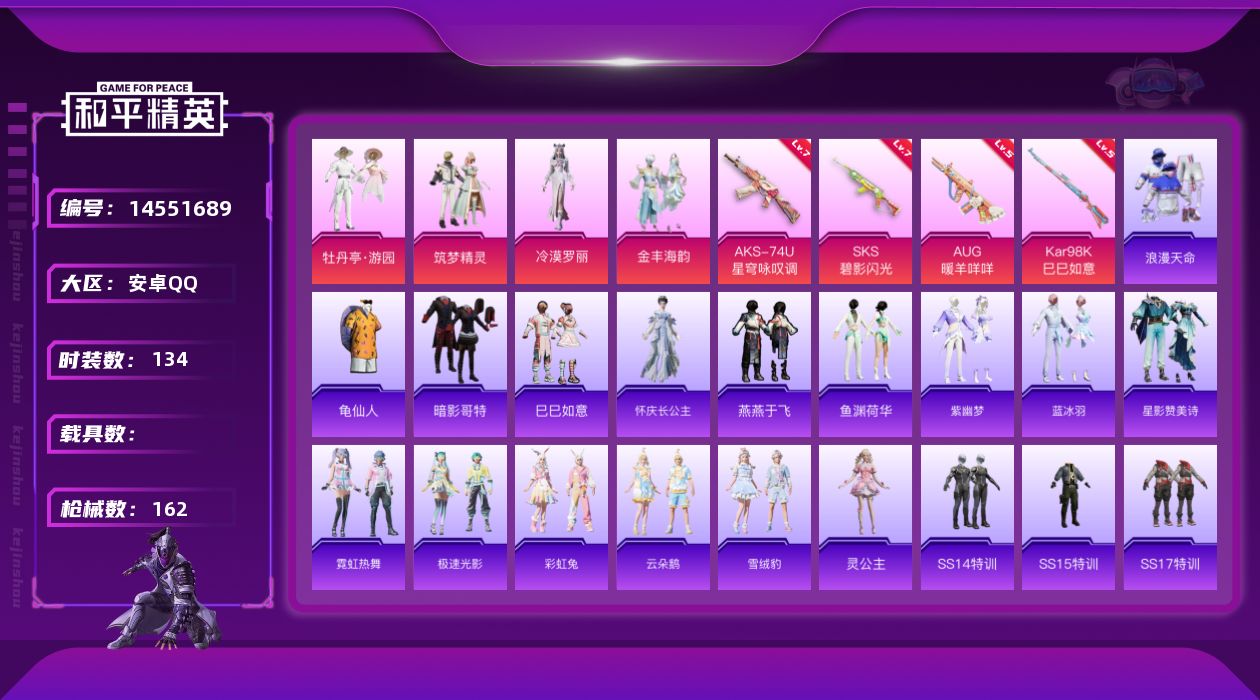Open the 鱼渊荷华 outfit tile
Viewport: 1260px width, 700px height.
[865, 364]
